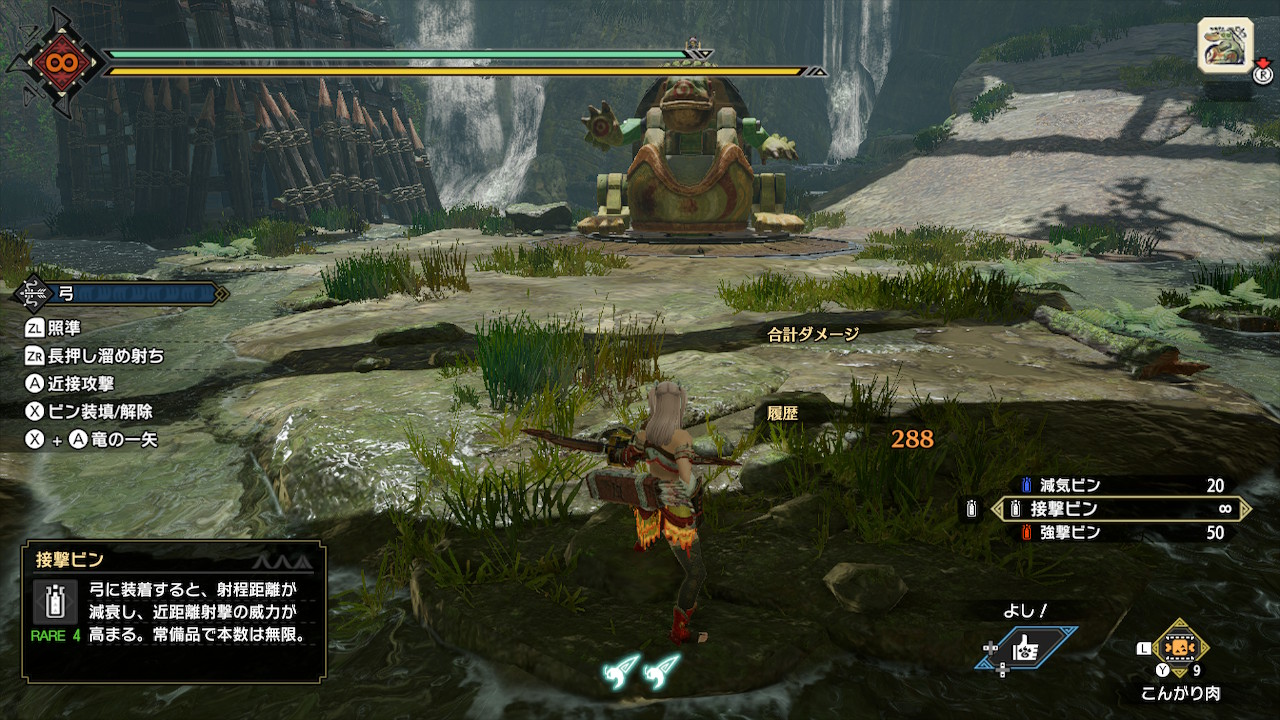Activate the よし! thumbs-up shortcut
The height and width of the screenshot is (720, 1280).
pos(1027,649)
